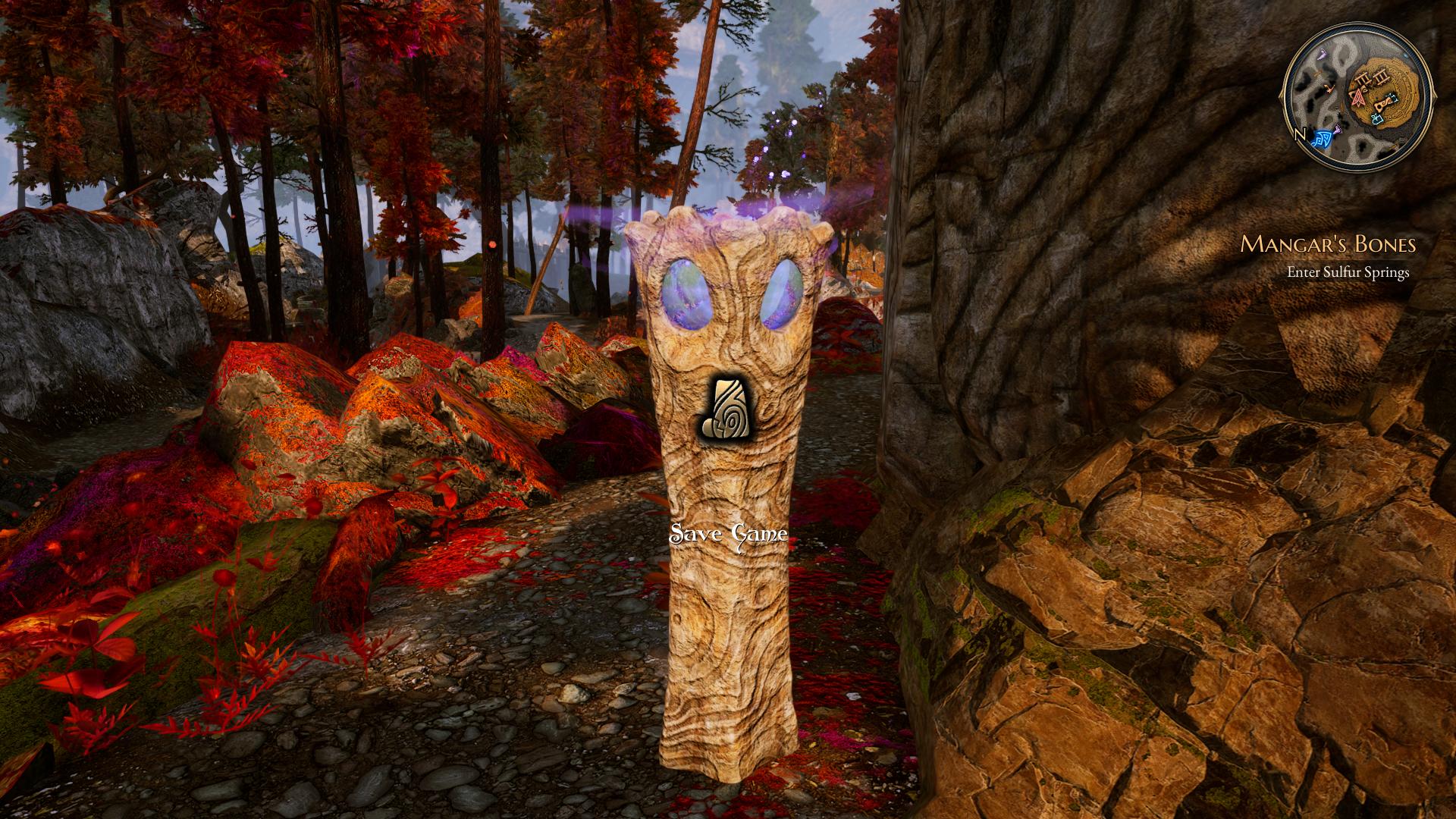Image resolution: width=1456 pixels, height=819 pixels.
Task: Activate the rune stone save icon
Action: pyautogui.click(x=728, y=407)
